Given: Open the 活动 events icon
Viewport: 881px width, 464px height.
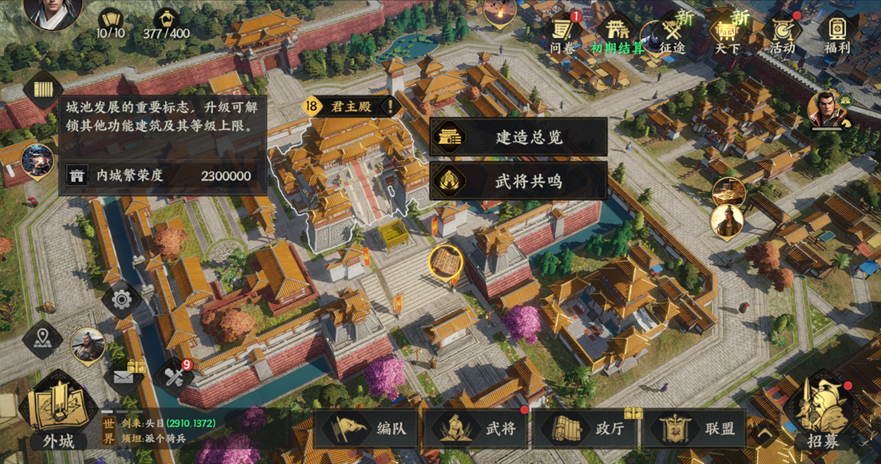Looking at the screenshot, I should 782,31.
